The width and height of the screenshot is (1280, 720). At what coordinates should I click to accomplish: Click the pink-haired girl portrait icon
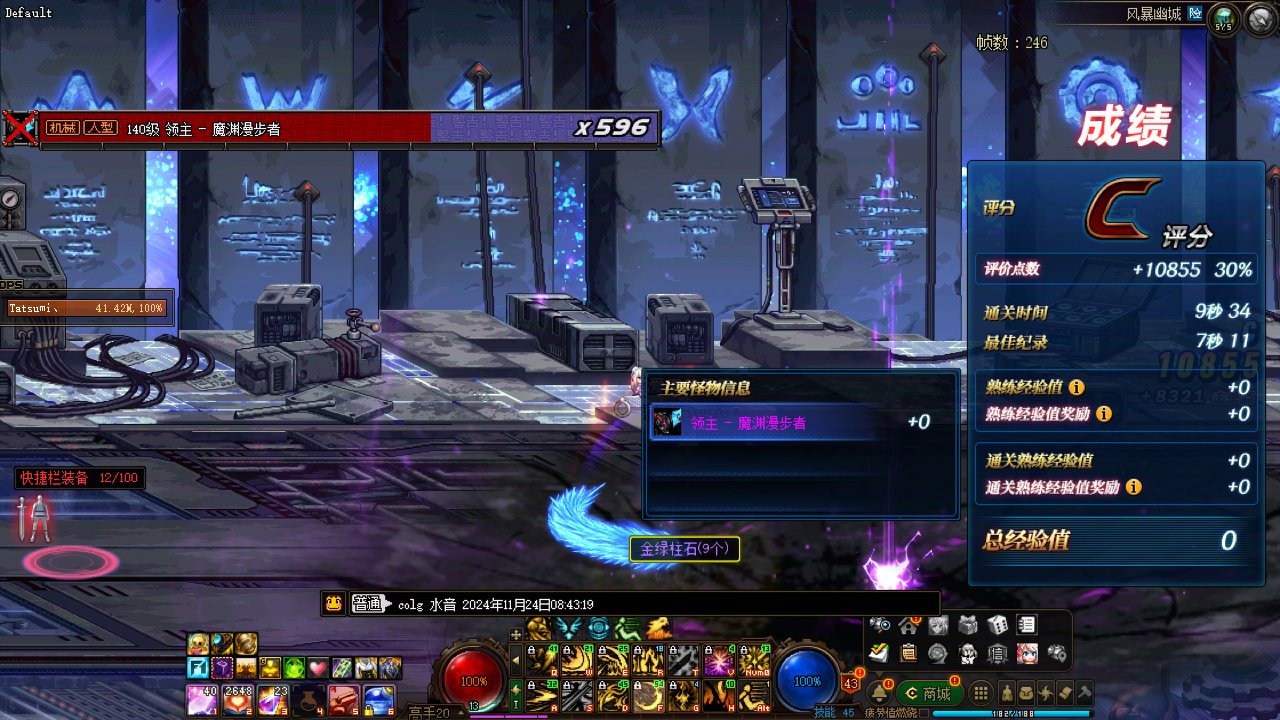1027,654
